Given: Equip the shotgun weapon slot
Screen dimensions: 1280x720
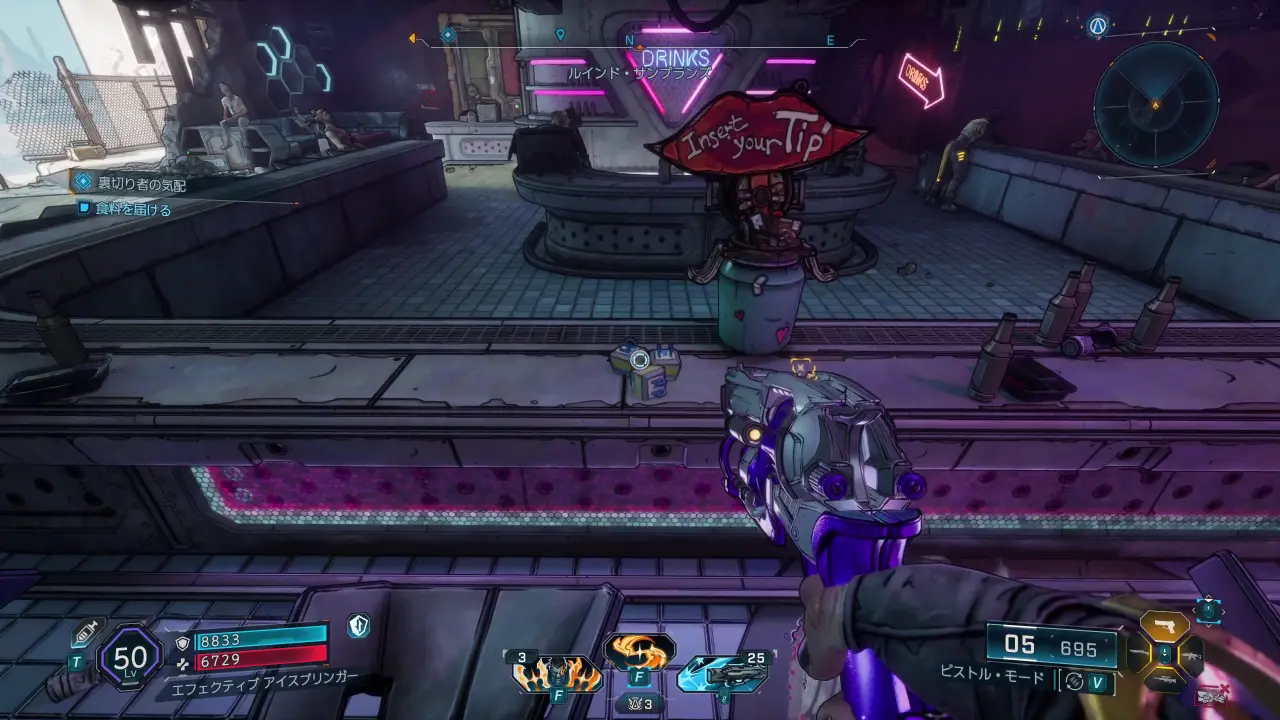Looking at the screenshot, I should (x=1163, y=682).
